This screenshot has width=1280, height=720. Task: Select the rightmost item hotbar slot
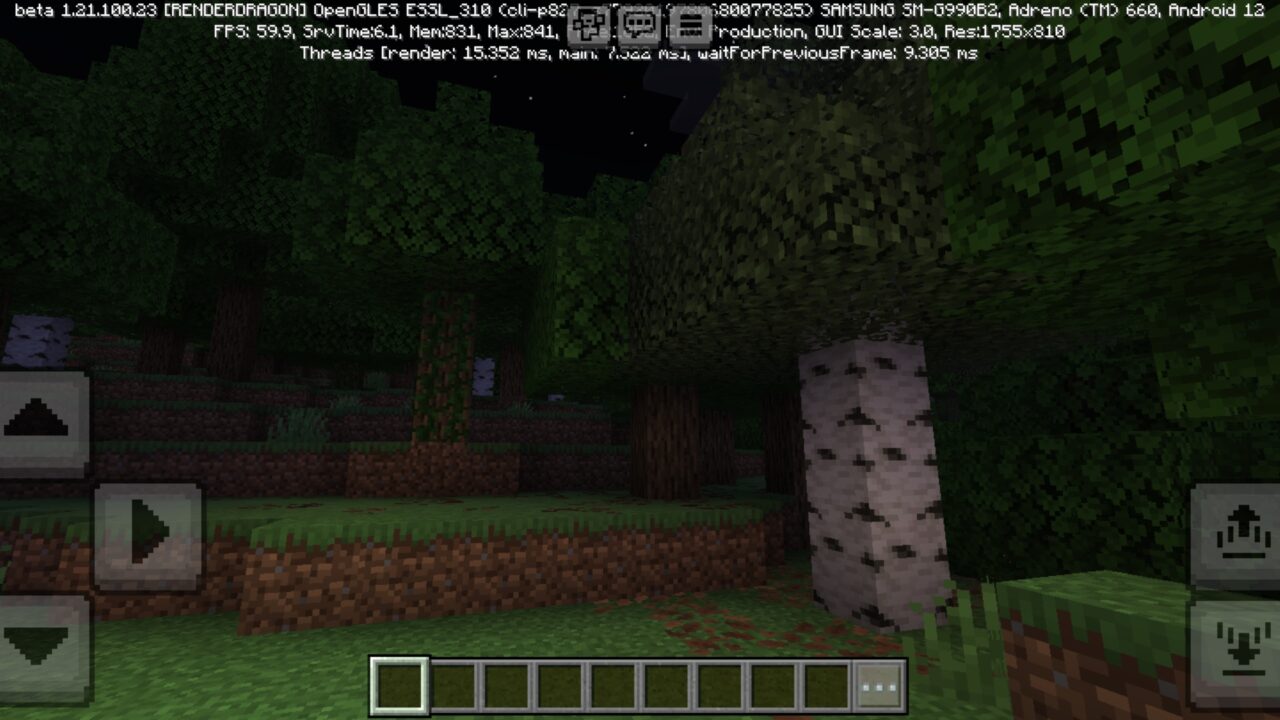pyautogui.click(x=828, y=687)
